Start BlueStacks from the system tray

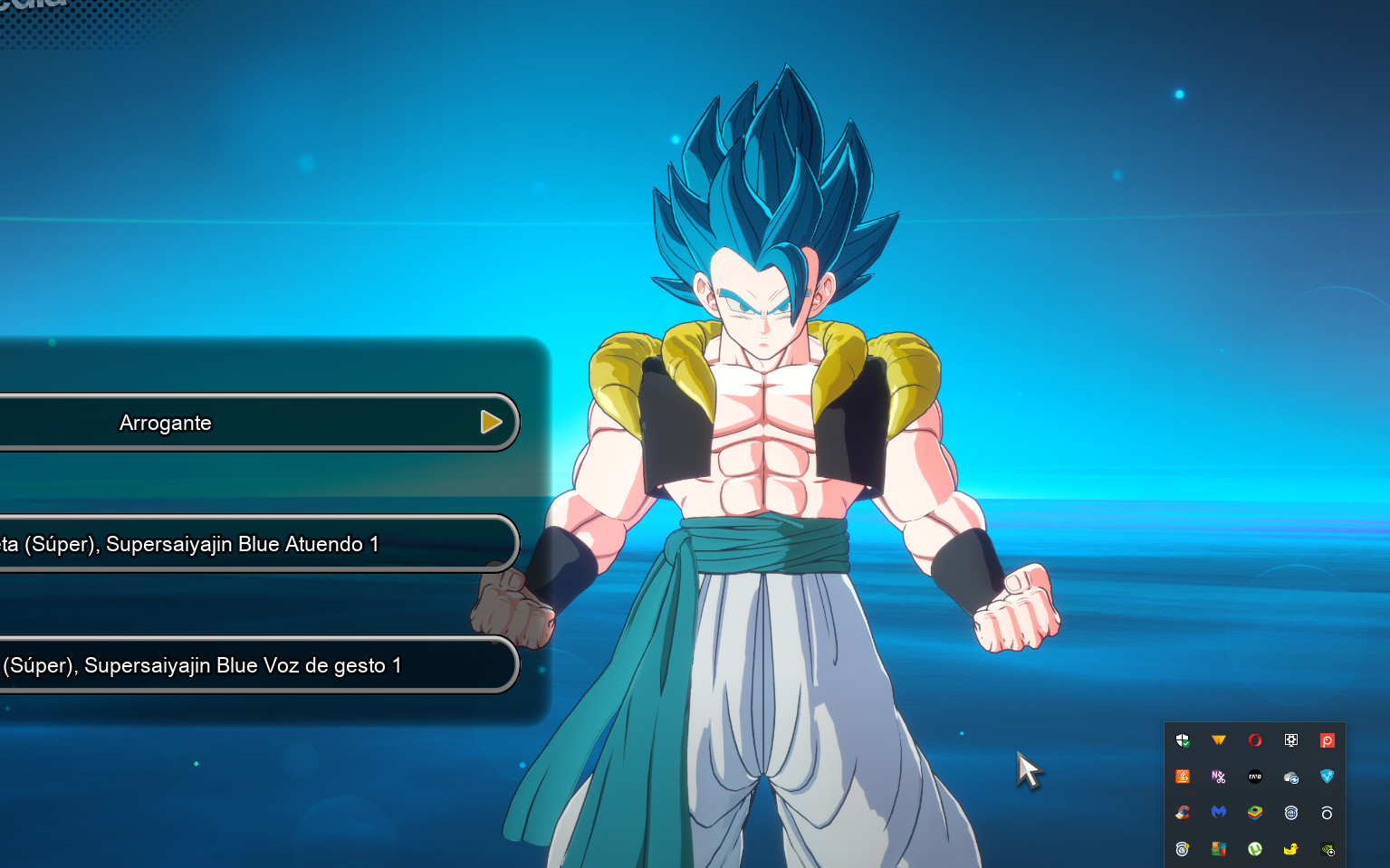pyautogui.click(x=1255, y=813)
